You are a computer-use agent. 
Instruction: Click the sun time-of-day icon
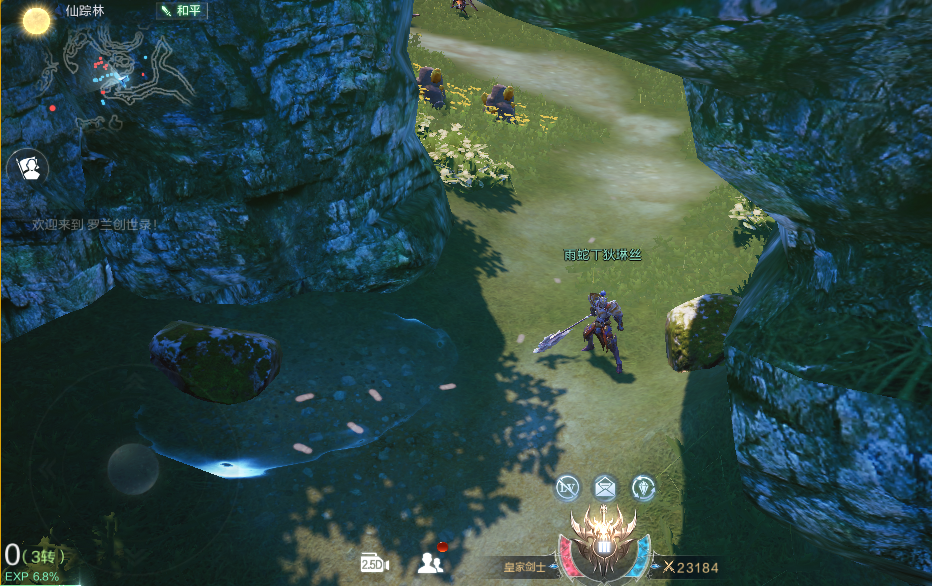[36, 20]
